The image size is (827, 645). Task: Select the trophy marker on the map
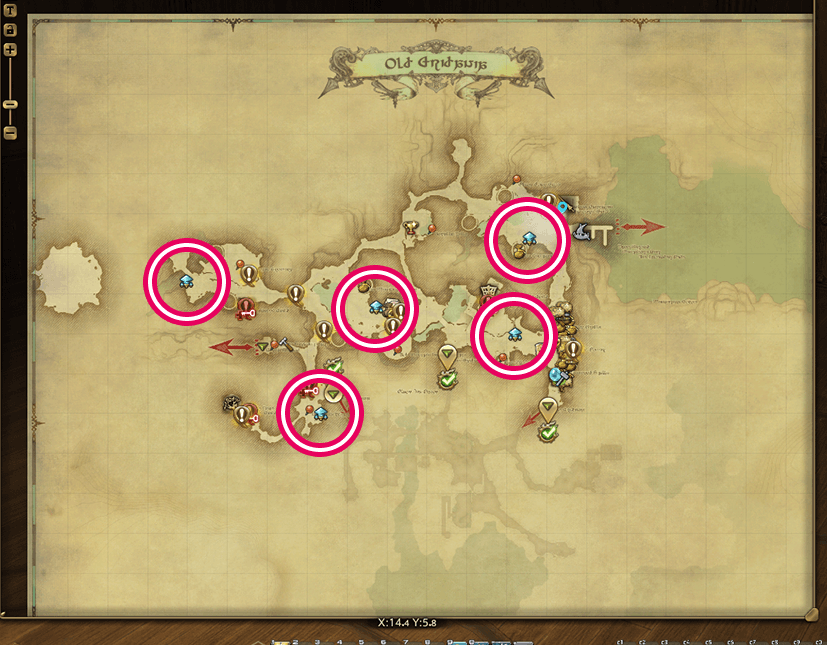[x=410, y=228]
